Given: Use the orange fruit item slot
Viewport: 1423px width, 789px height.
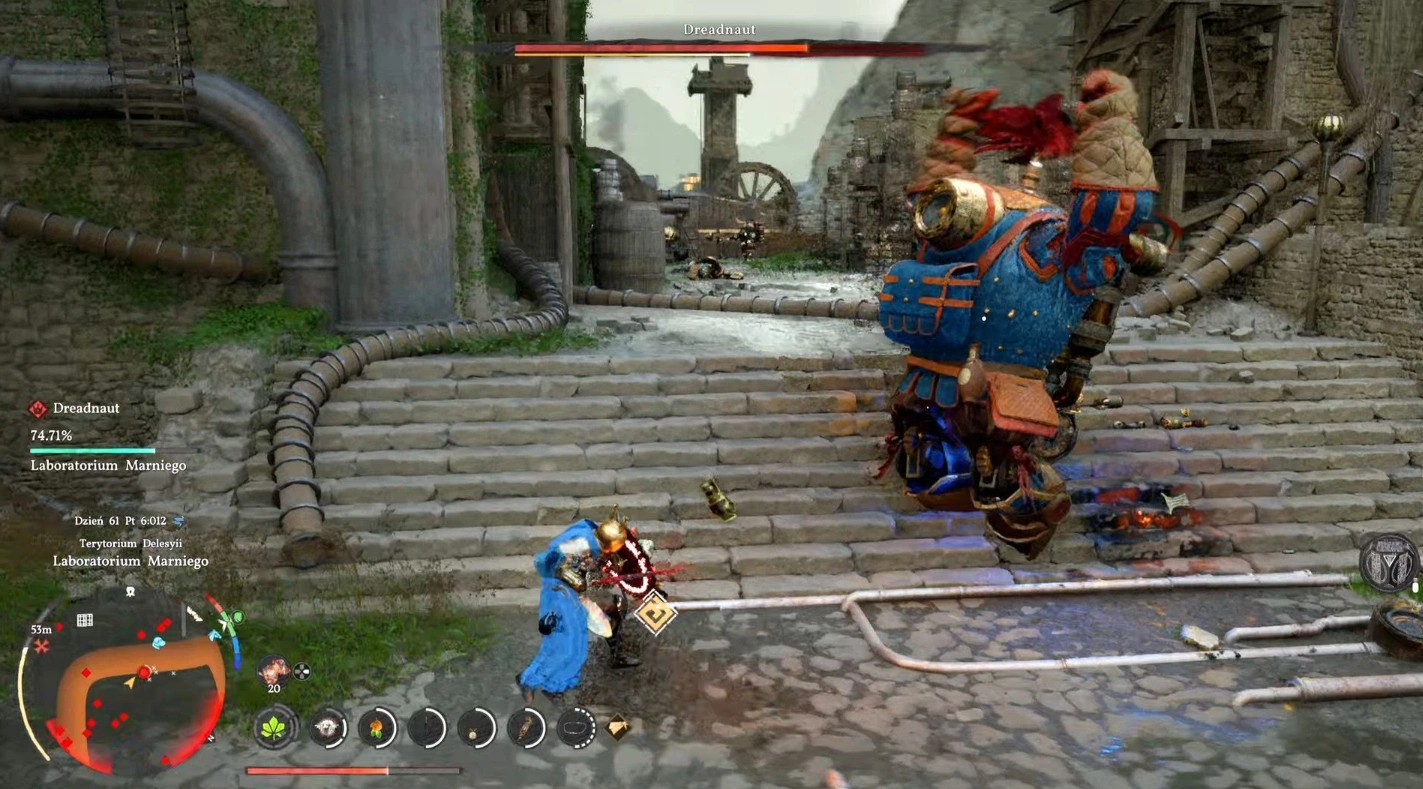Looking at the screenshot, I should (x=376, y=727).
